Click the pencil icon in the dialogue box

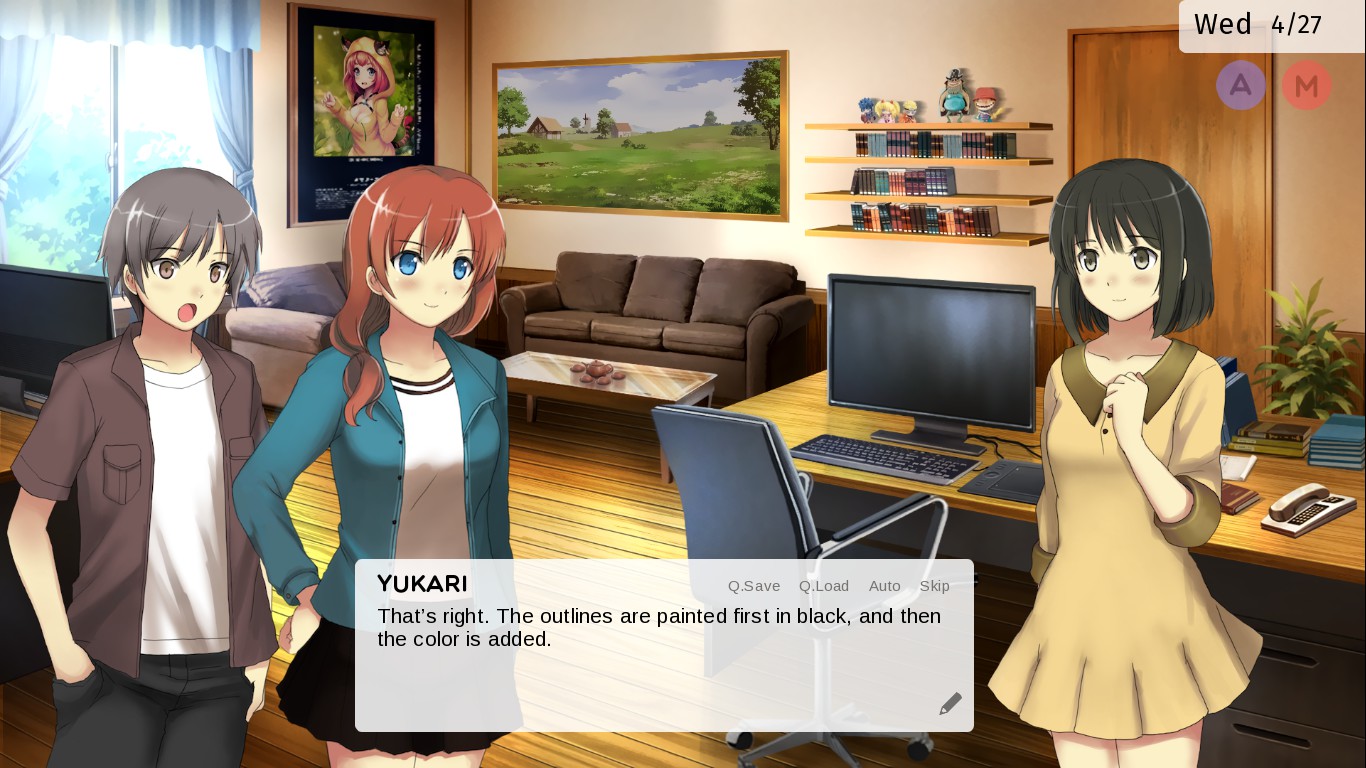(x=949, y=703)
